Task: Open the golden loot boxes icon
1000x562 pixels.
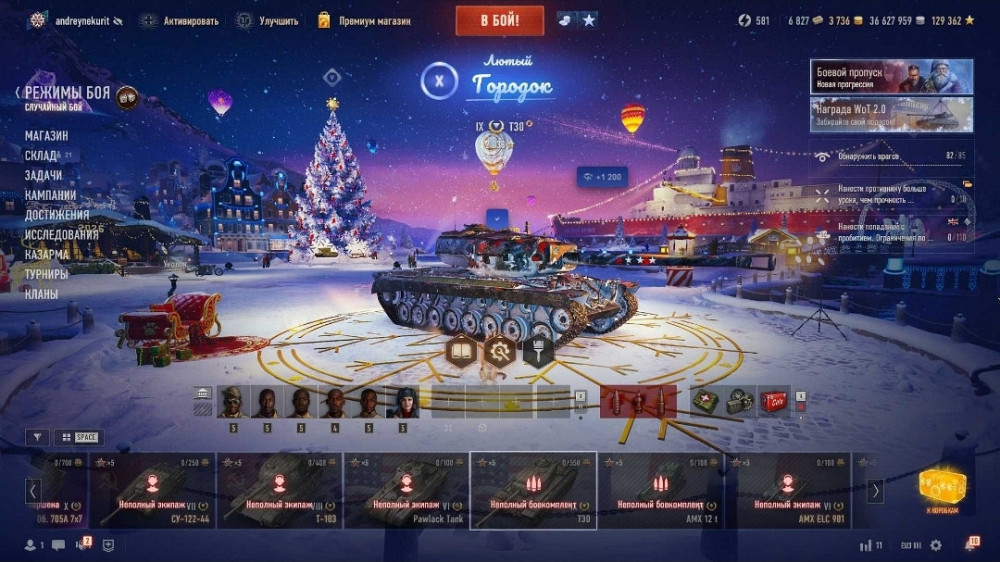Action: [x=942, y=487]
